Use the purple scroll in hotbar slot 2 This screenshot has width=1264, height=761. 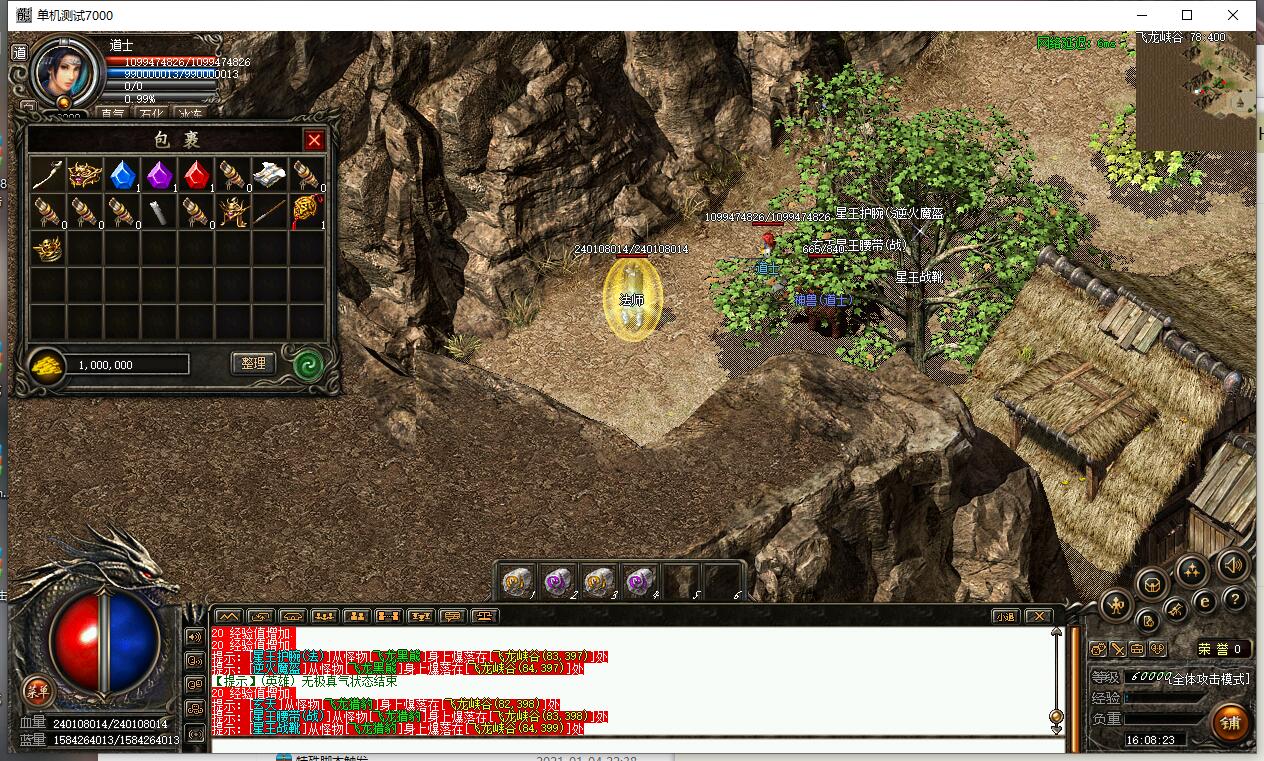point(556,581)
